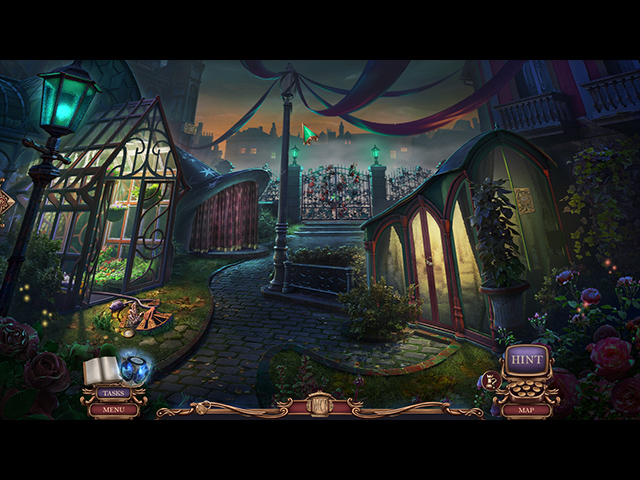Click the round strategy guide icon beside Hint
This screenshot has height=480, width=640.
[x=490, y=380]
